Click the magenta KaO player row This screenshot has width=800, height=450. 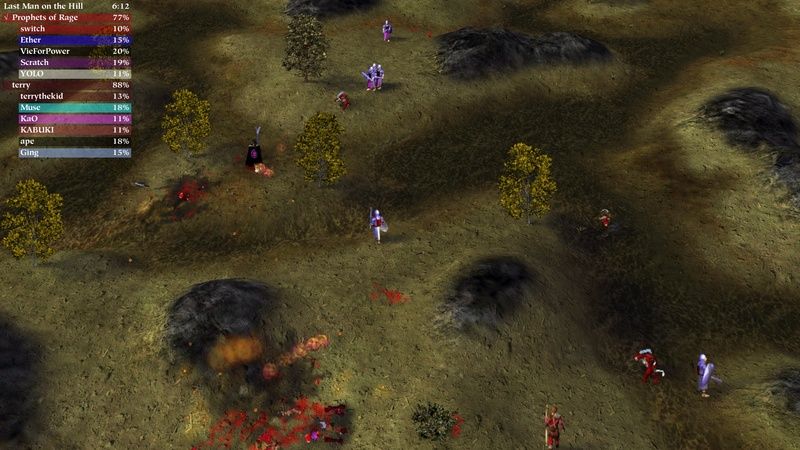point(66,118)
